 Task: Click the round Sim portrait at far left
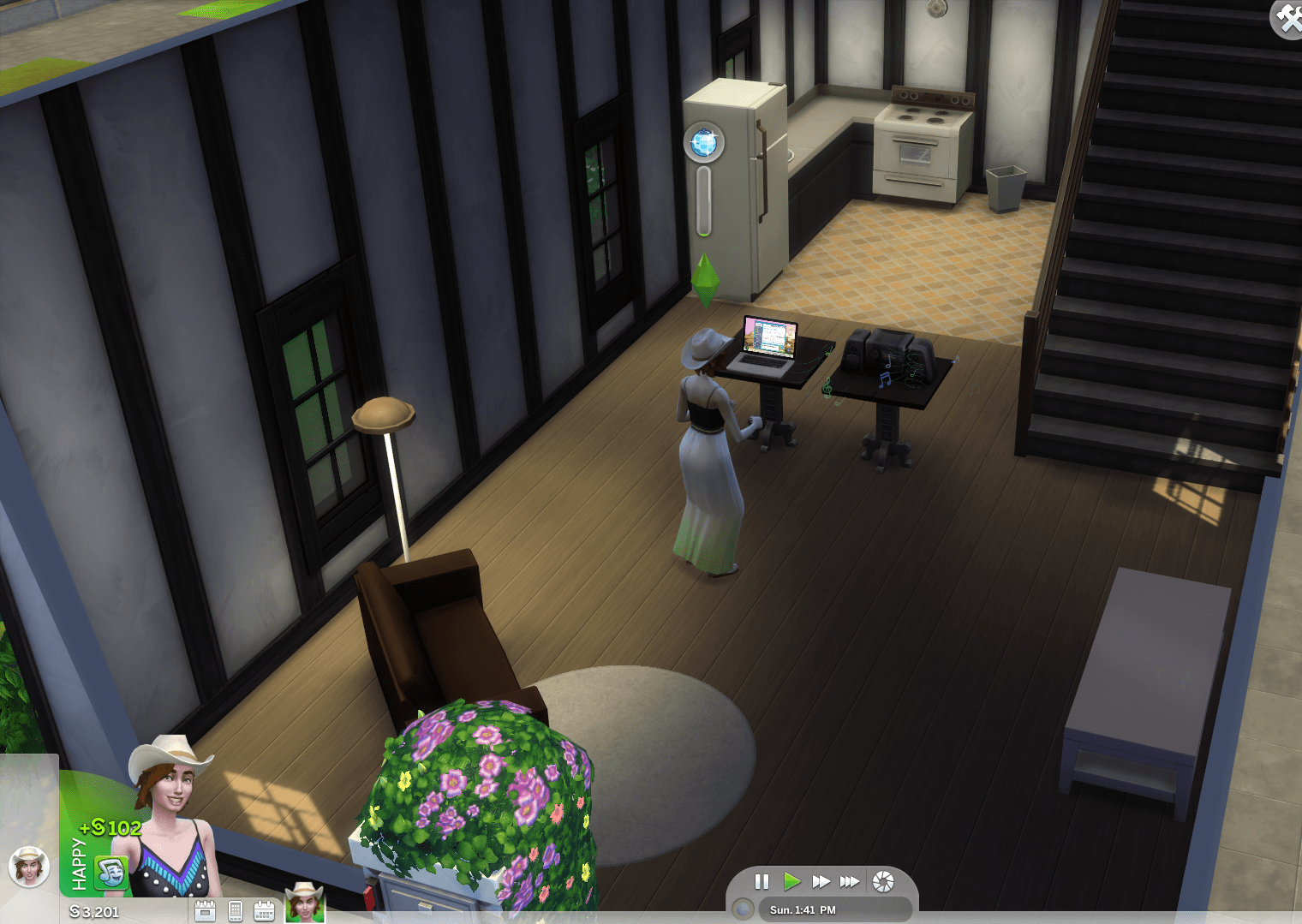(31, 867)
